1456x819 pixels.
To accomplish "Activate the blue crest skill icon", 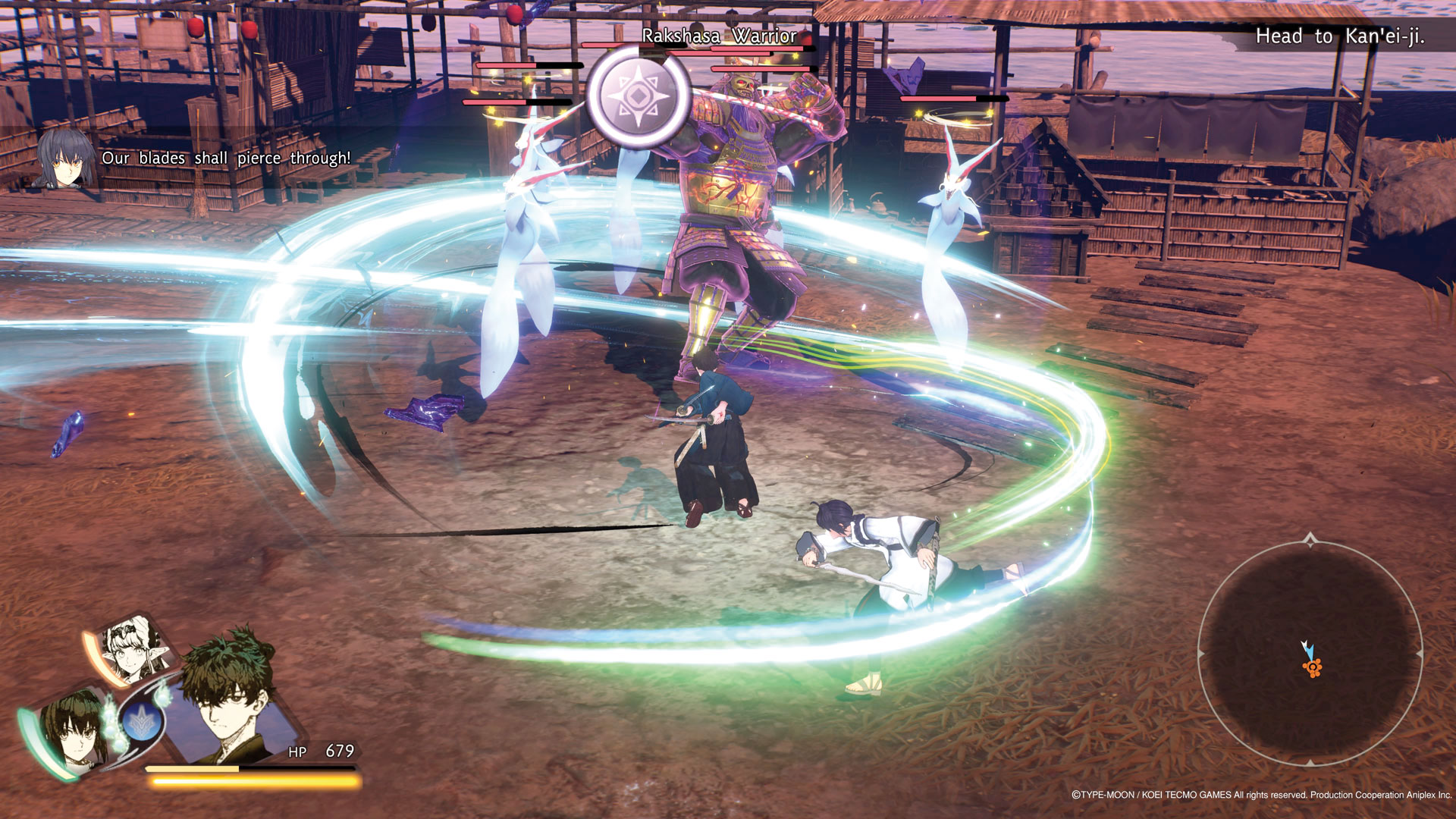I will pyautogui.click(x=142, y=720).
